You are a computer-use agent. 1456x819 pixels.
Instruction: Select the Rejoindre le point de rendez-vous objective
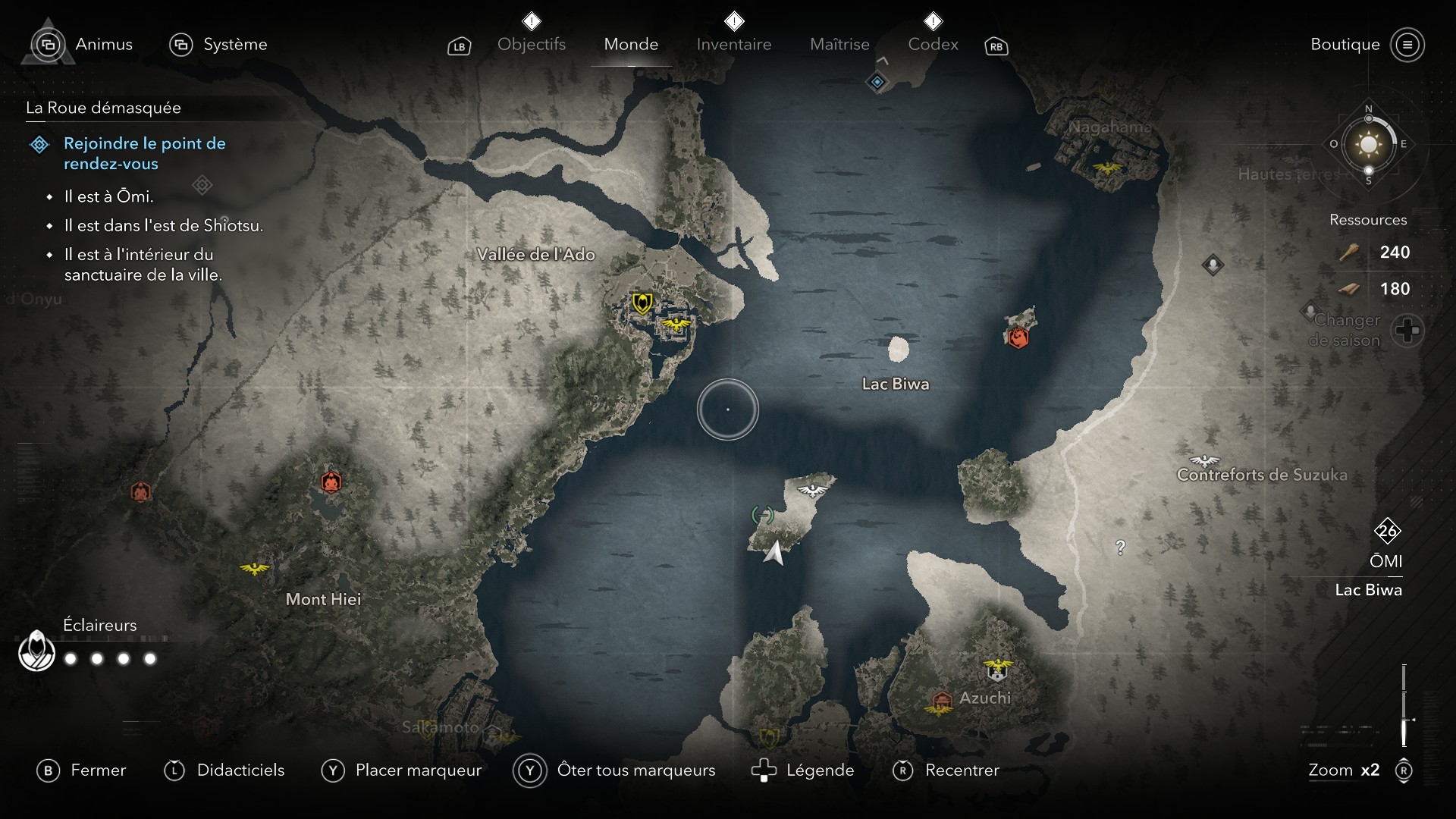tap(144, 153)
